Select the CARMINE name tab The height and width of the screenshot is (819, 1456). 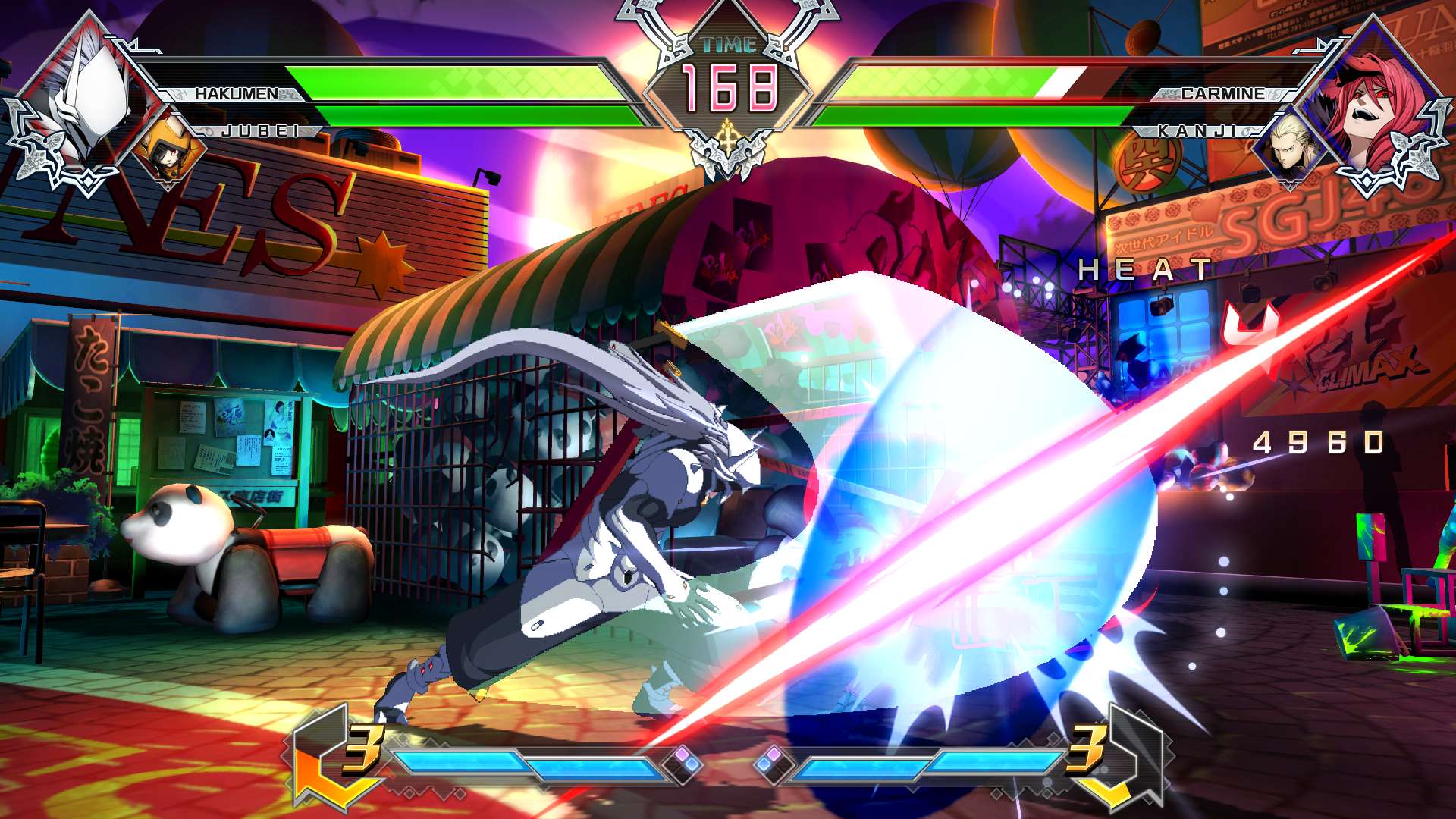coord(1213,93)
